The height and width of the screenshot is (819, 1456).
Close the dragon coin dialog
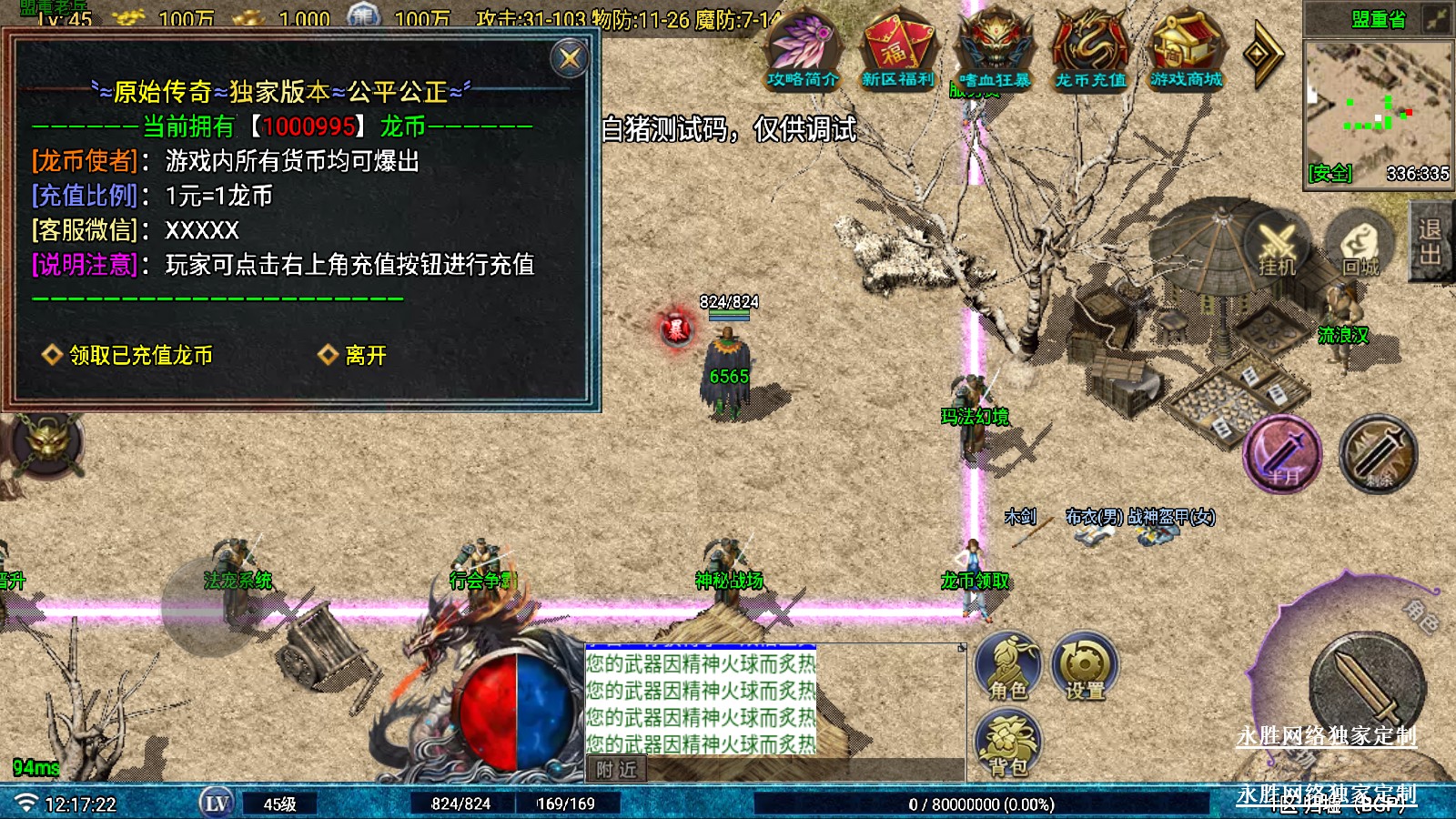pyautogui.click(x=570, y=59)
